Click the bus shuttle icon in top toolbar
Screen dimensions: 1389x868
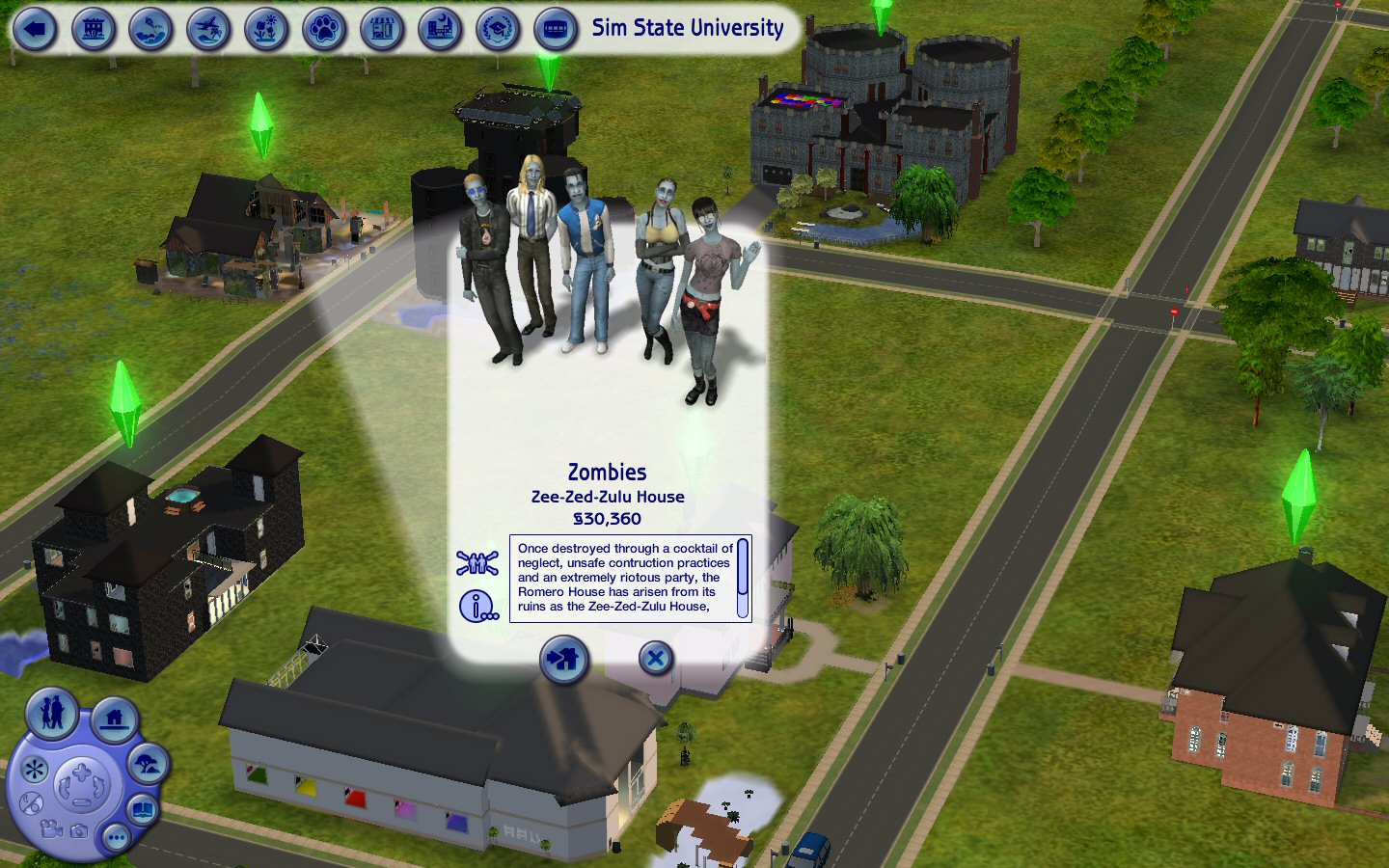(x=553, y=28)
